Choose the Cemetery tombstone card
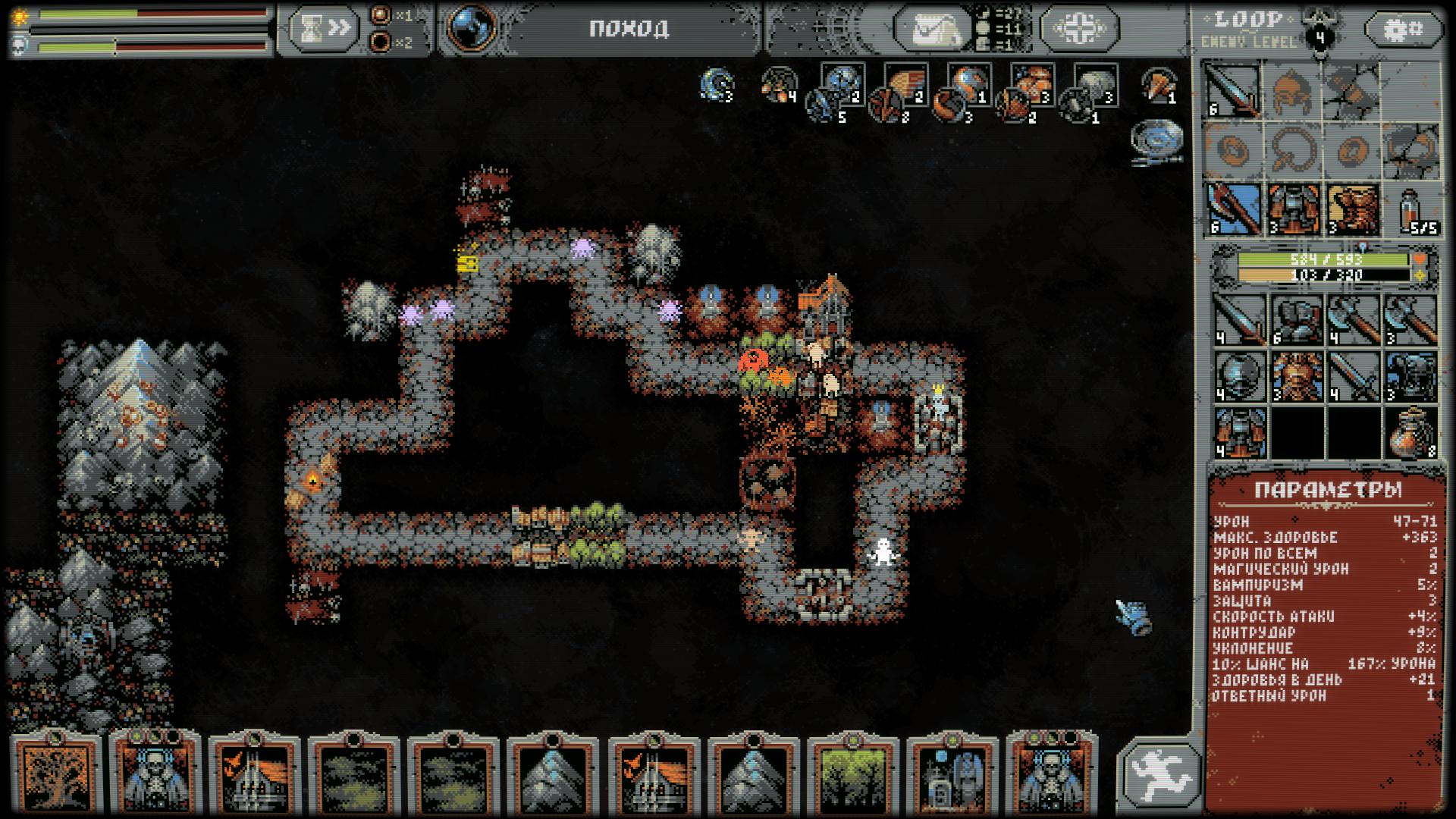The width and height of the screenshot is (1456, 819). point(951,773)
